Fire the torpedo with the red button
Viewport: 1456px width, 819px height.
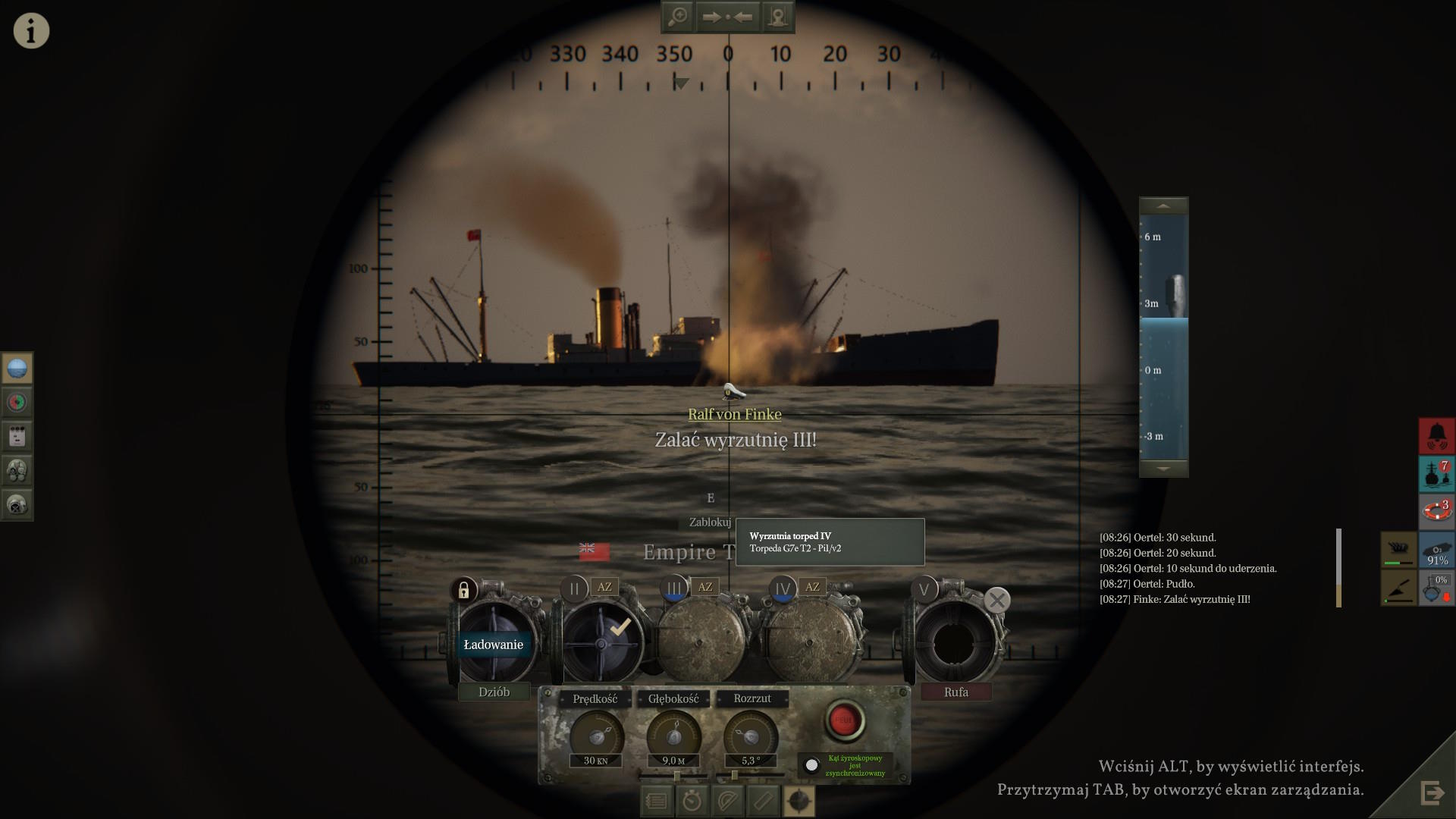coord(843,720)
